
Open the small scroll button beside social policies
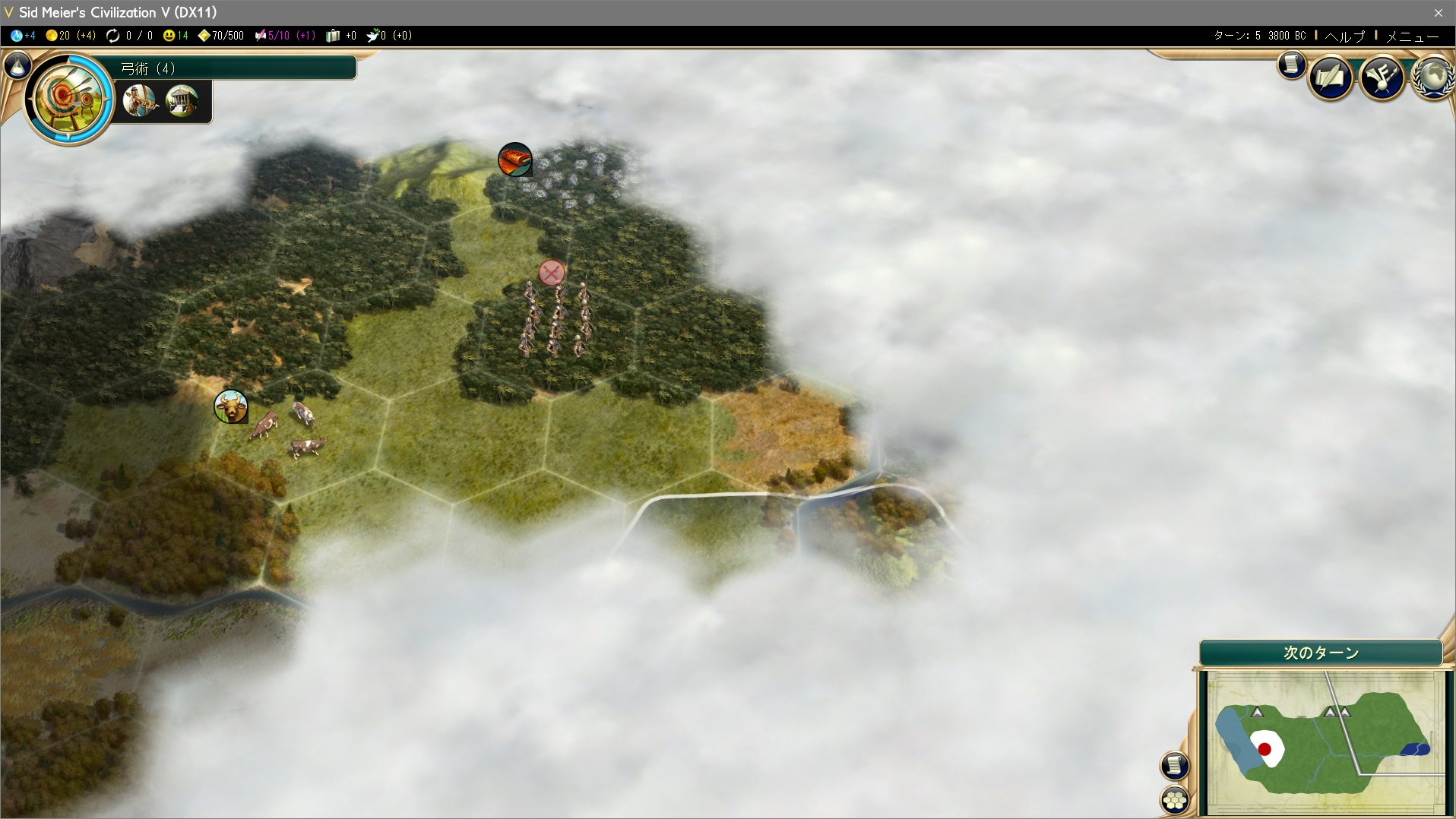[x=1291, y=65]
